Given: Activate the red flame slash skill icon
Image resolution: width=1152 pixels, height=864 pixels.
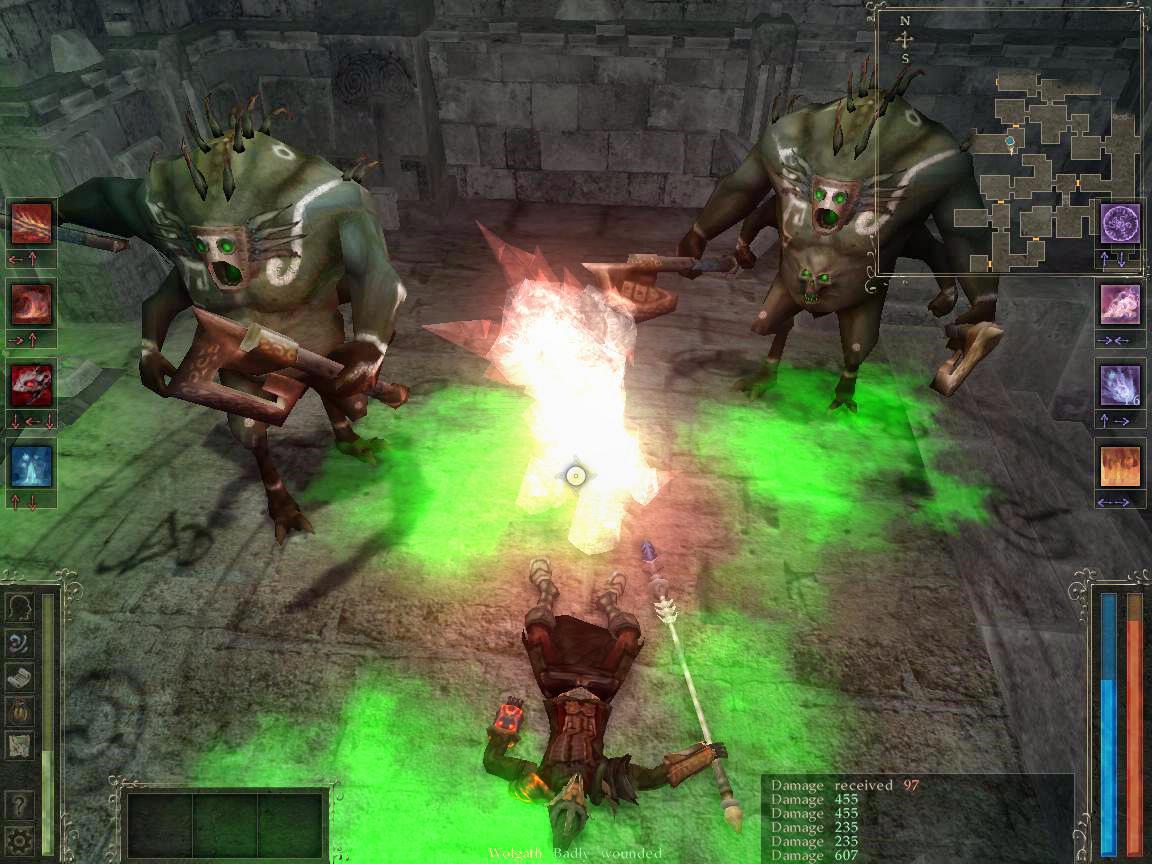Looking at the screenshot, I should (x=31, y=224).
